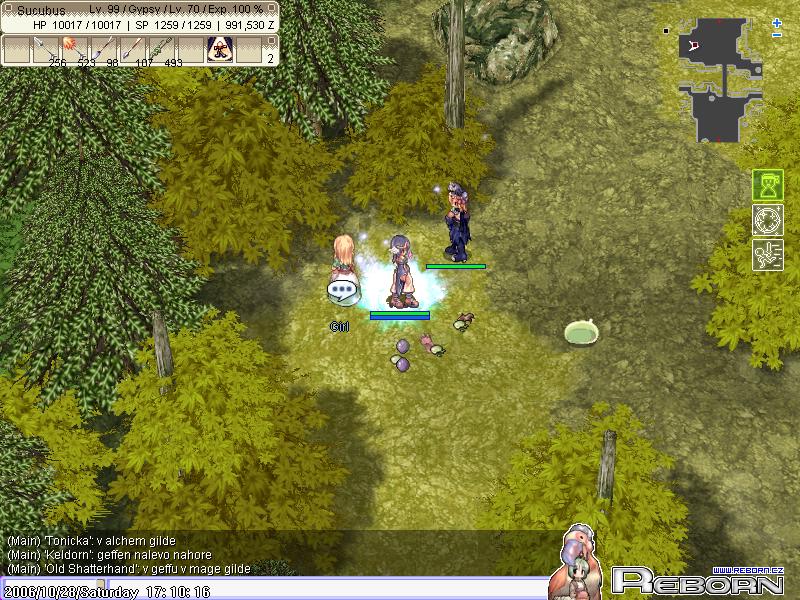800x600 pixels.
Task: Click the circular compass status icon
Action: point(767,220)
